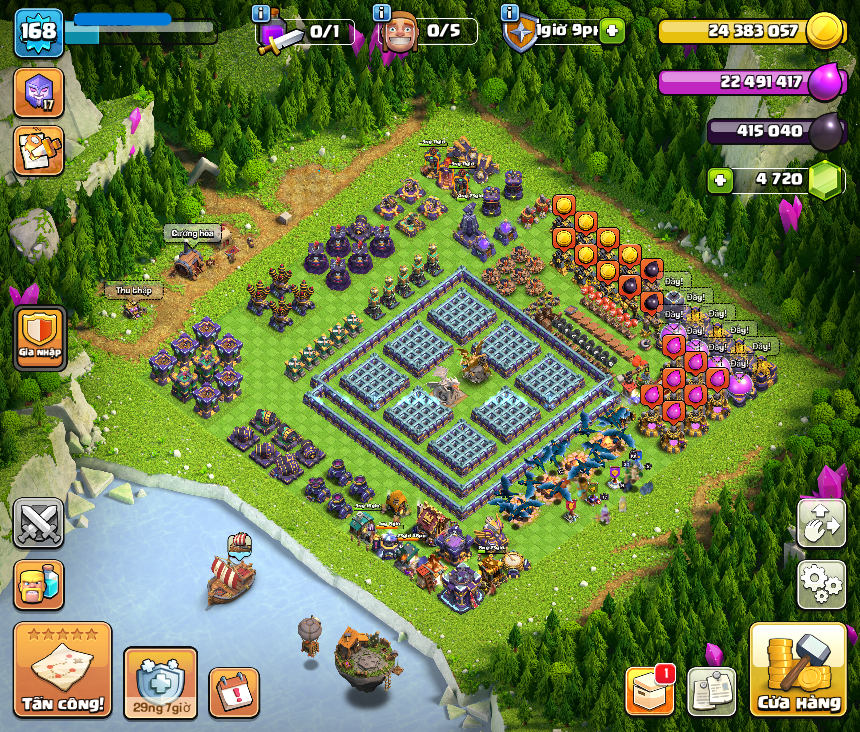
Task: Show info for the shield timer
Action: pyautogui.click(x=510, y=13)
